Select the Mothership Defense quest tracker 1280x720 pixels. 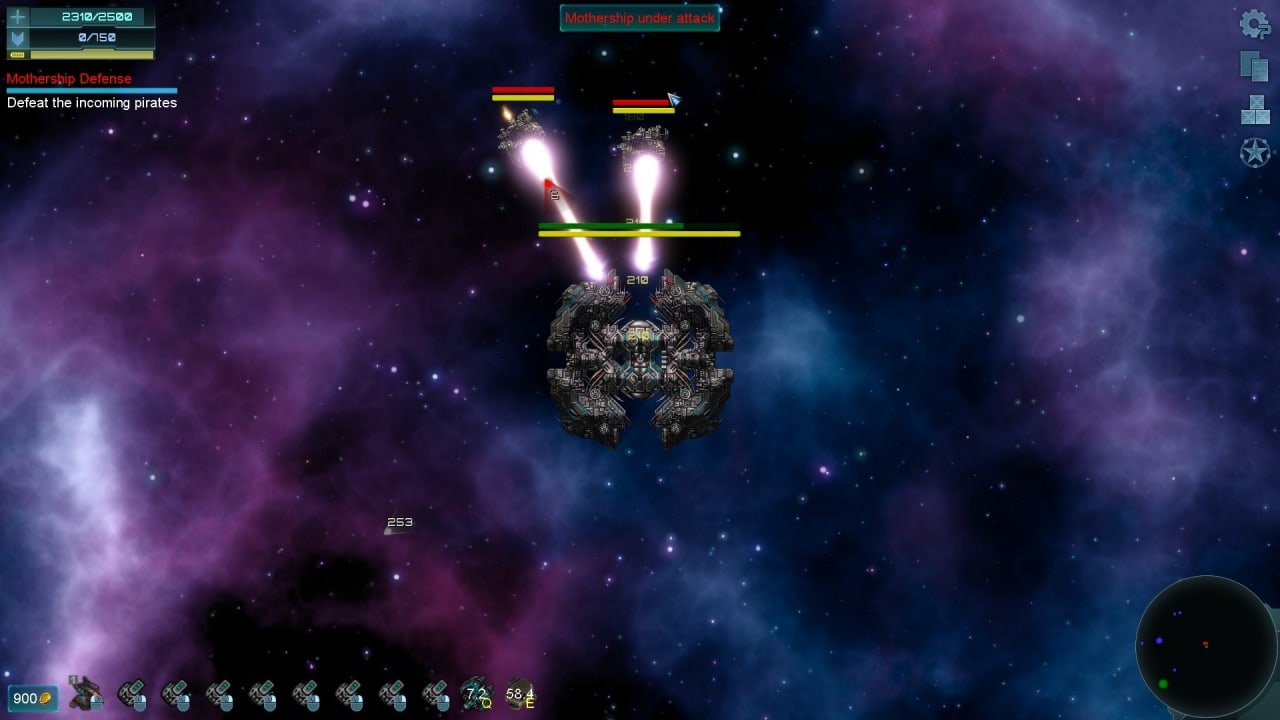pyautogui.click(x=69, y=79)
